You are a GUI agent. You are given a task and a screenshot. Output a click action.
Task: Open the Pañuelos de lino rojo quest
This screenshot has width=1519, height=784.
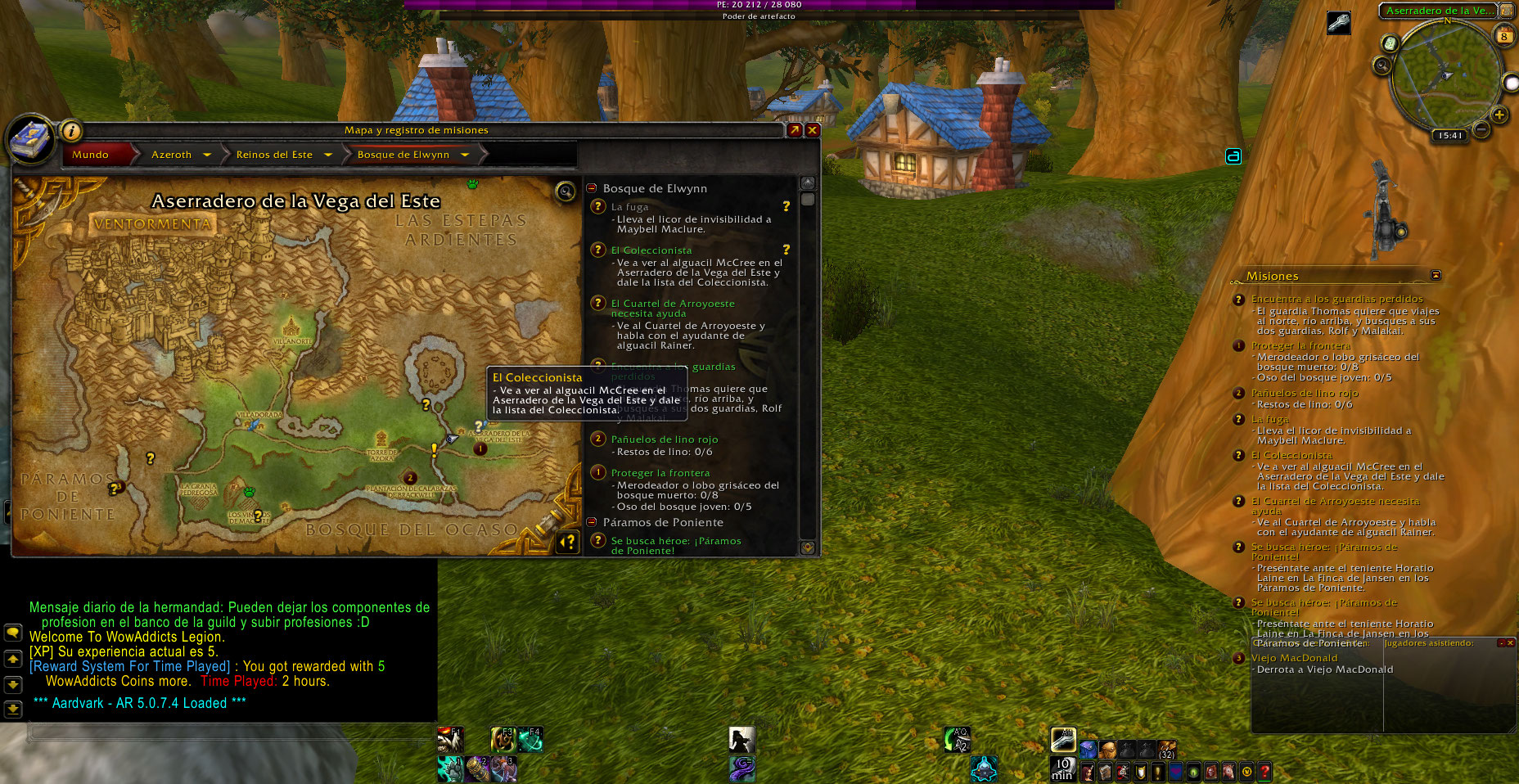coord(664,439)
